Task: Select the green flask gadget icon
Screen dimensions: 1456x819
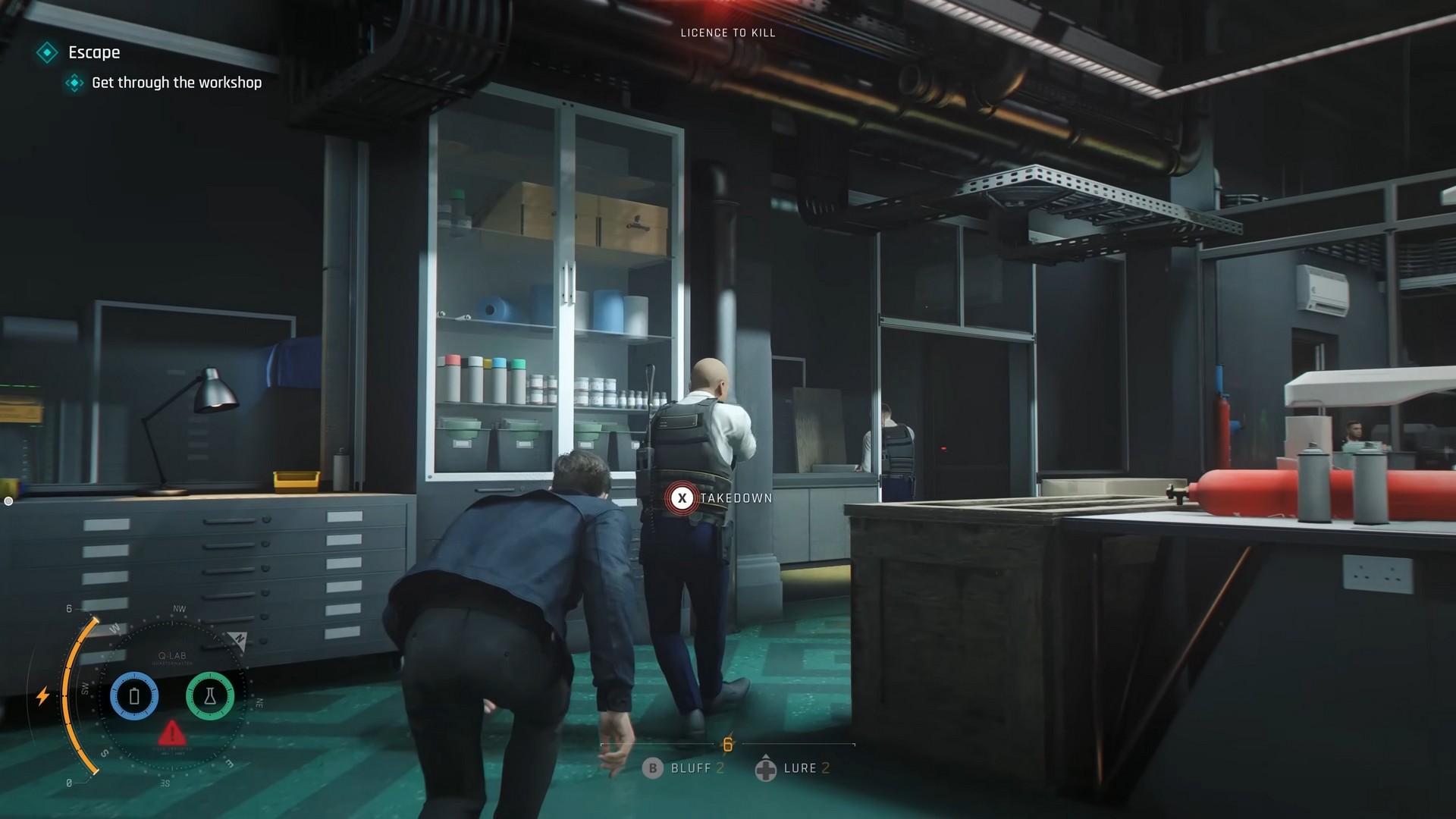Action: [210, 696]
